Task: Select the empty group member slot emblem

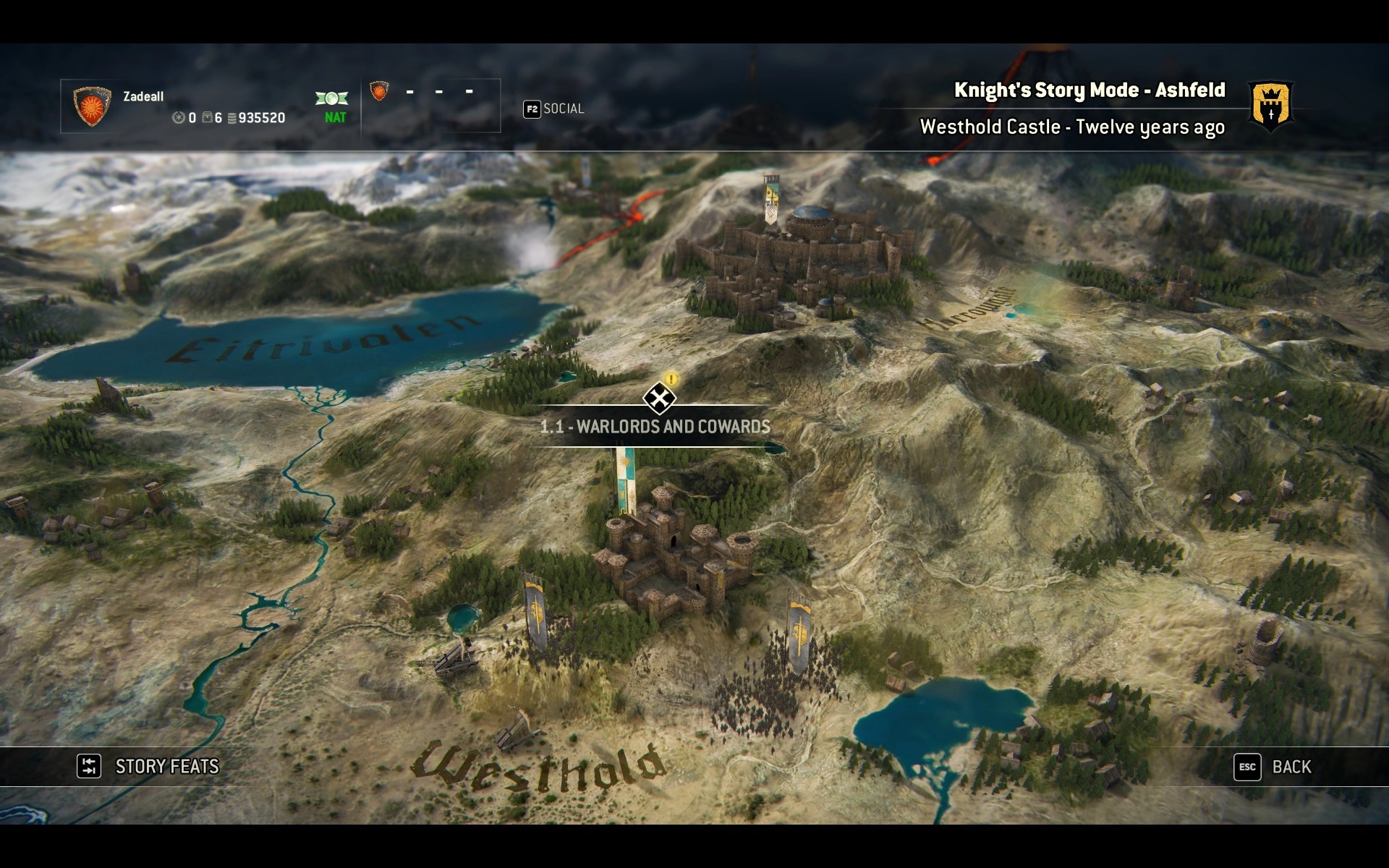Action: coord(378,91)
